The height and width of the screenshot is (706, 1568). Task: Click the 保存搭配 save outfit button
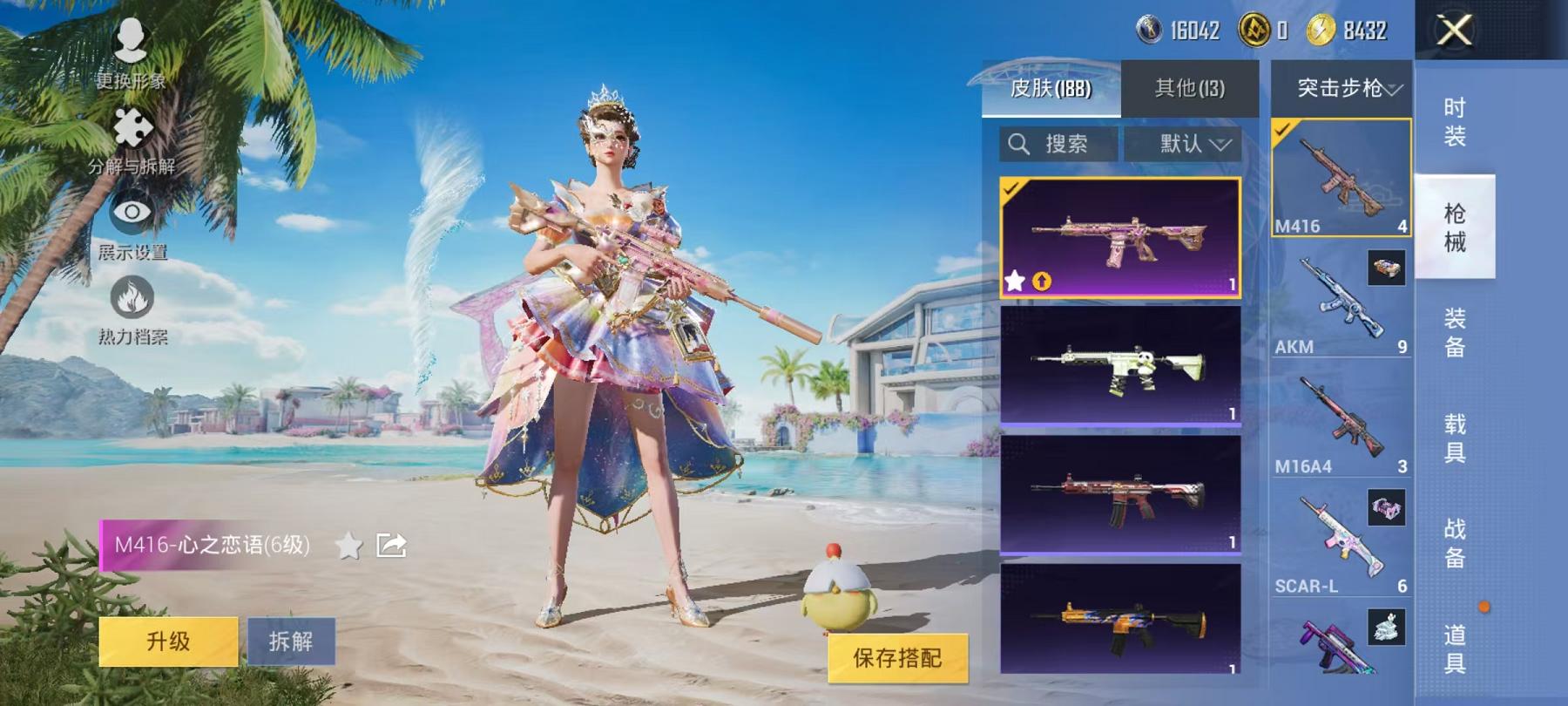click(x=897, y=660)
